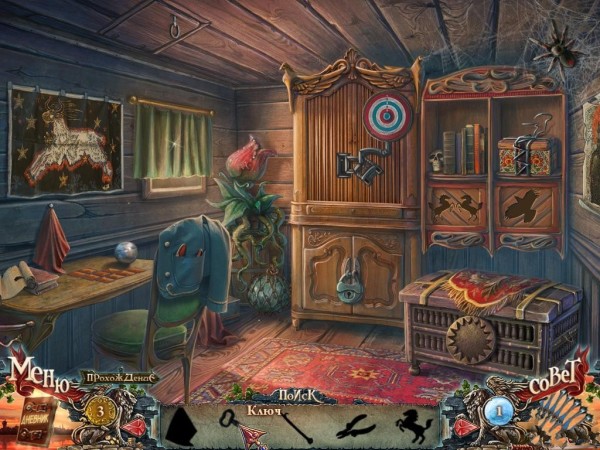Select the black triangle silhouette item
The height and width of the screenshot is (450, 600).
pyautogui.click(x=183, y=425)
